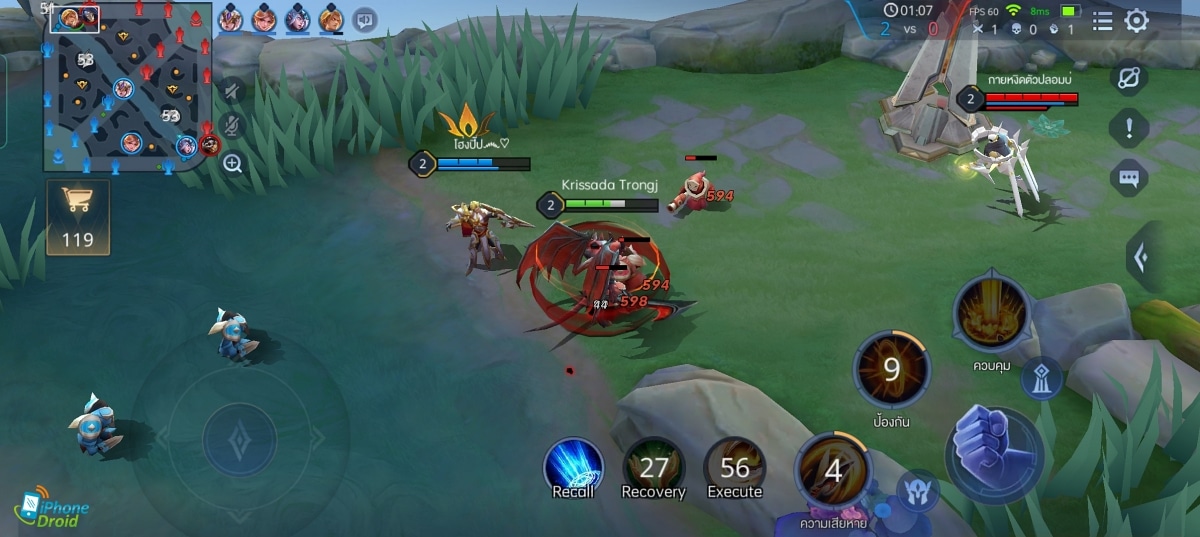1200x537 pixels.
Task: Open the shop with the gold cart
Action: click(78, 216)
